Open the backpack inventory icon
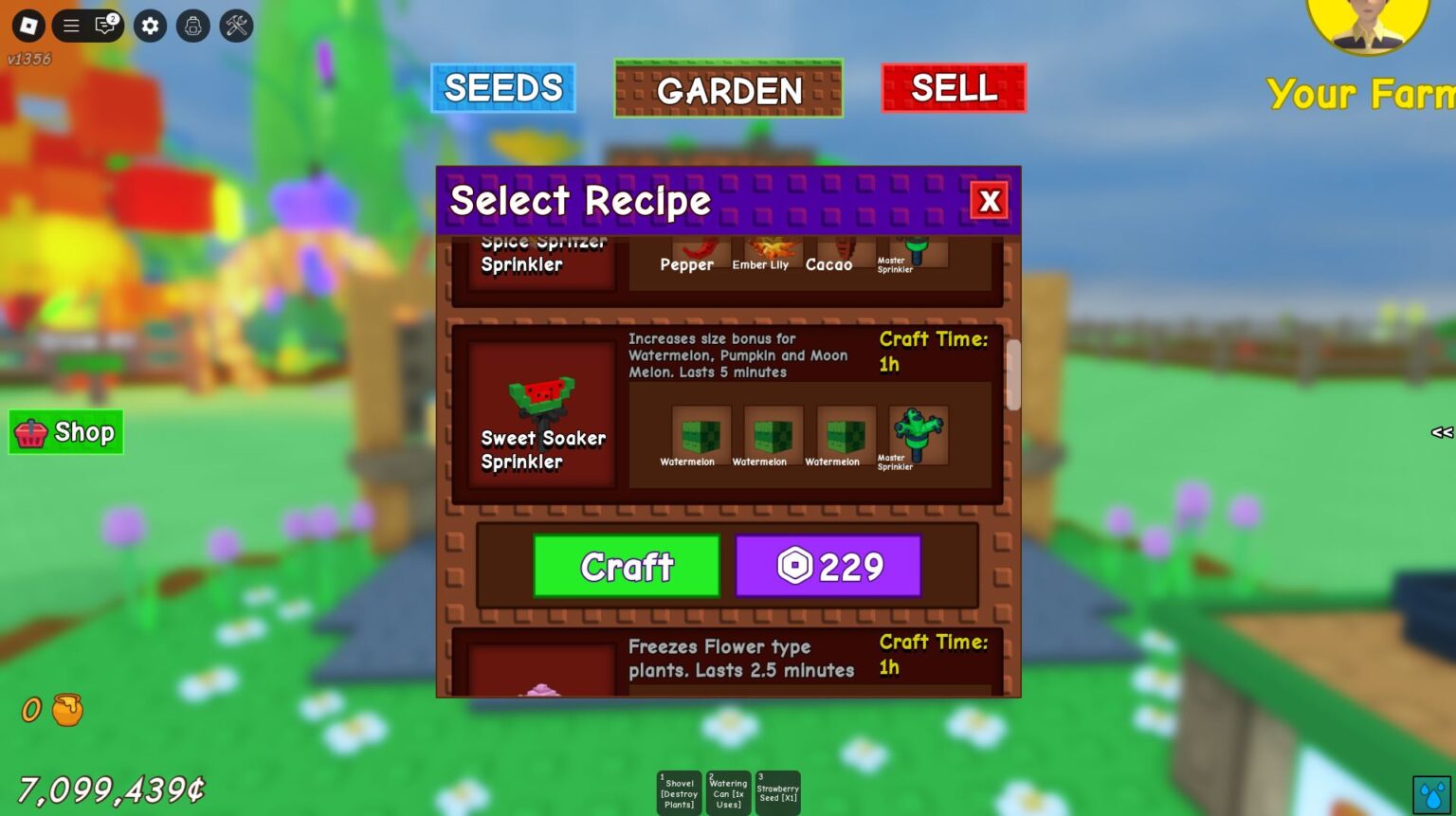The image size is (1456, 816). [192, 26]
